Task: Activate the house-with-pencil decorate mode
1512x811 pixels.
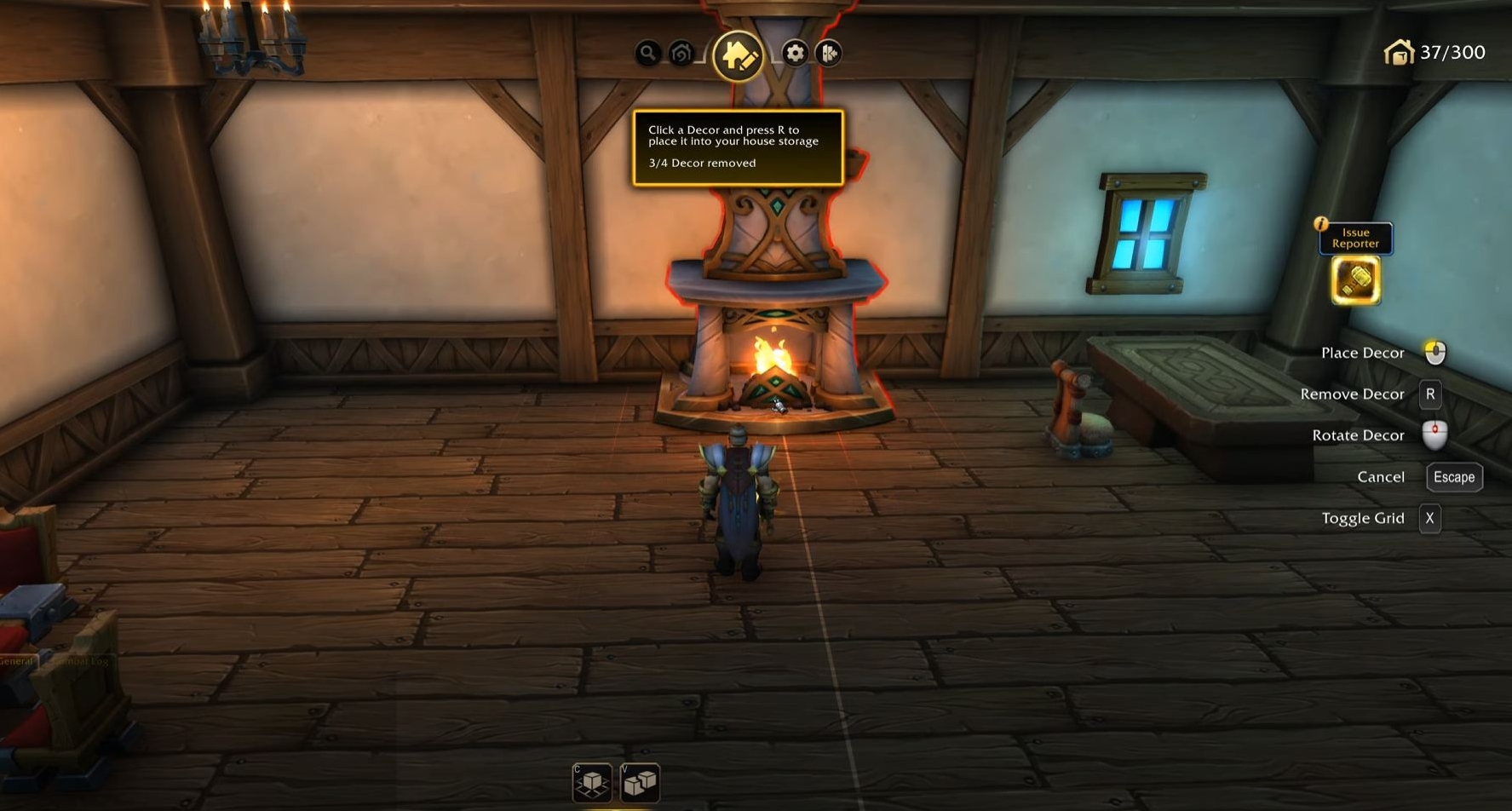Action: (738, 56)
